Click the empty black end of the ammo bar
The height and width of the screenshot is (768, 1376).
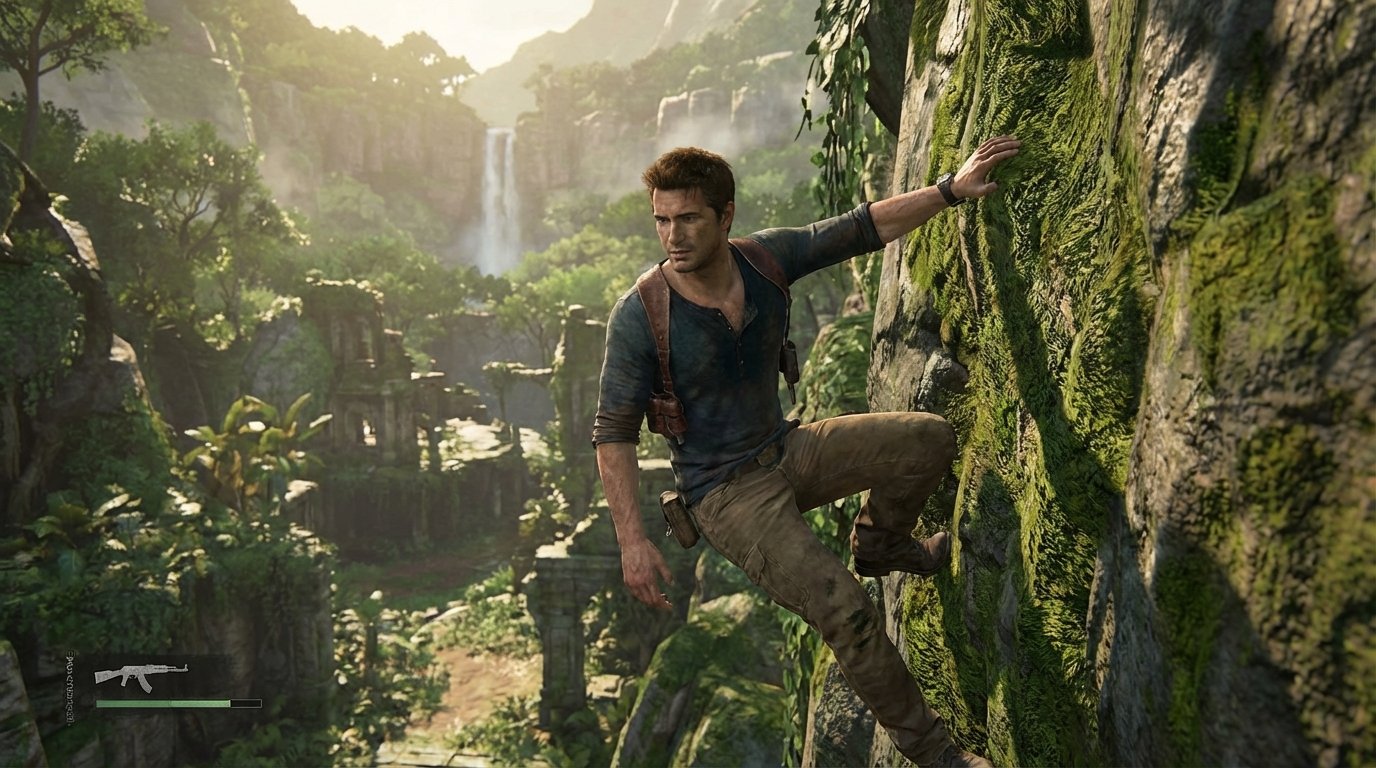pos(245,702)
